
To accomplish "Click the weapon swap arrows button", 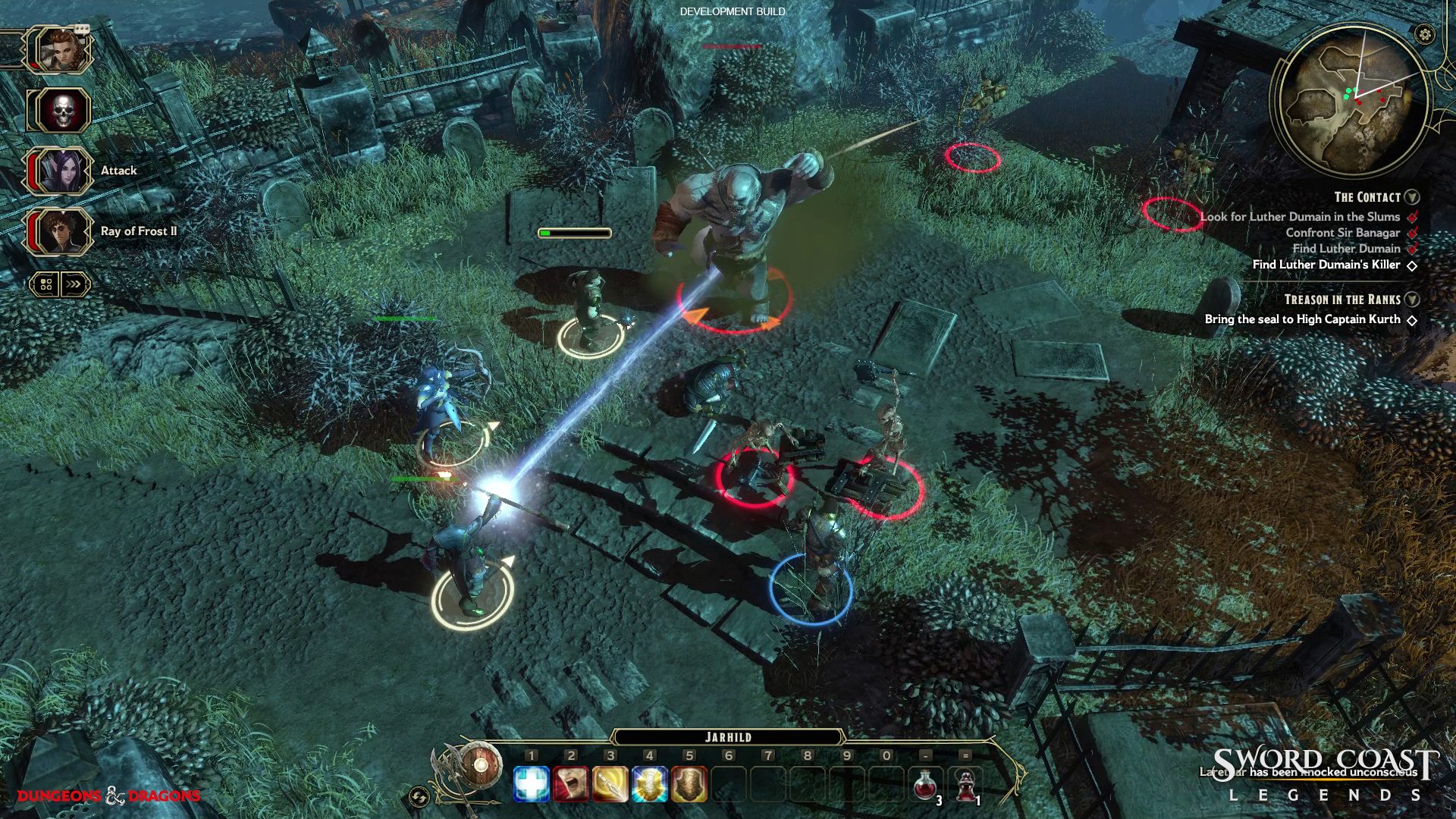I will [419, 797].
